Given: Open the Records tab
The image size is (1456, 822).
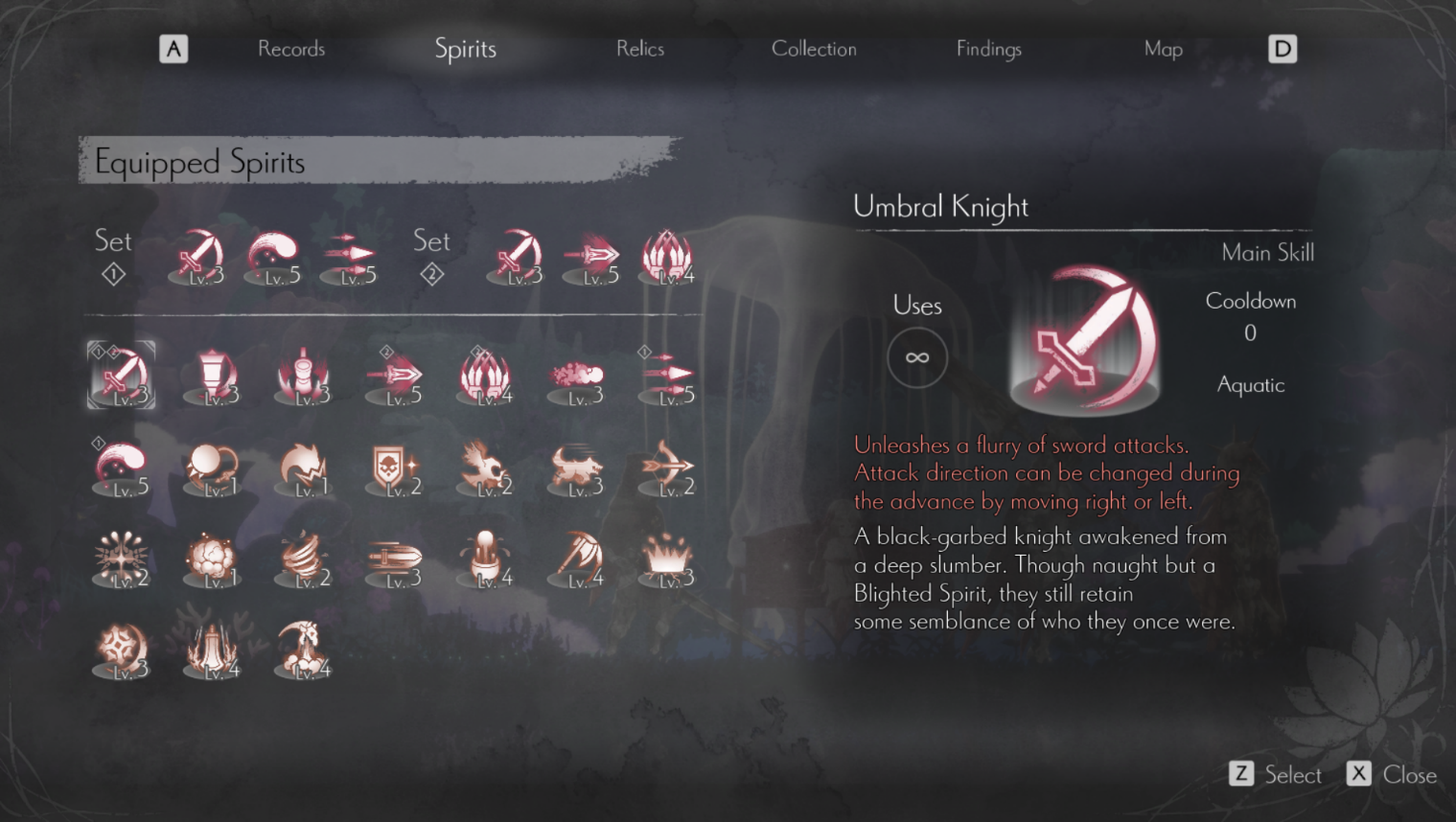Looking at the screenshot, I should click(291, 49).
